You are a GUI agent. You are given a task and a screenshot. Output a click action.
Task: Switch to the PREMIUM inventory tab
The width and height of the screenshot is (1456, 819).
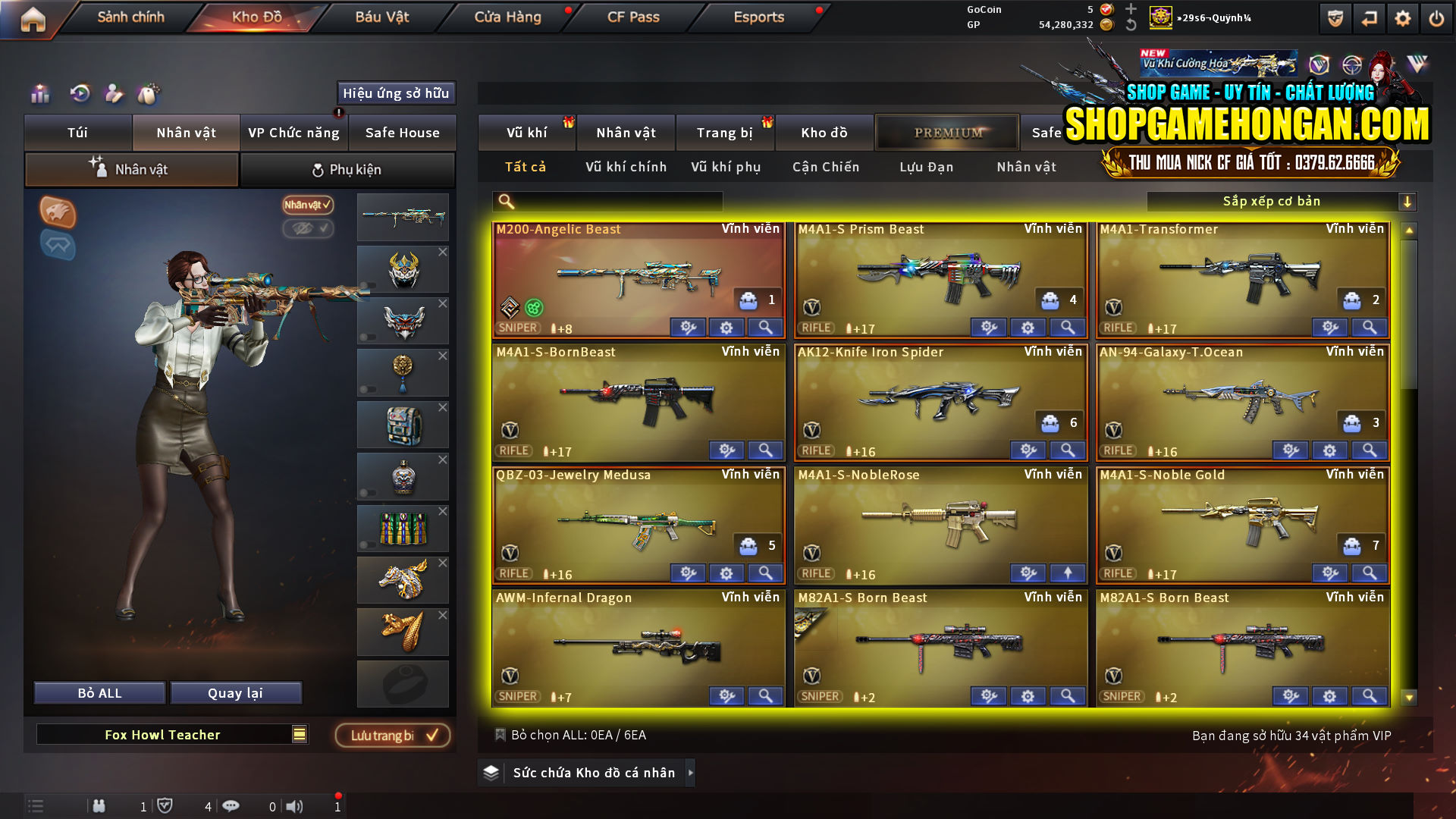pyautogui.click(x=947, y=132)
